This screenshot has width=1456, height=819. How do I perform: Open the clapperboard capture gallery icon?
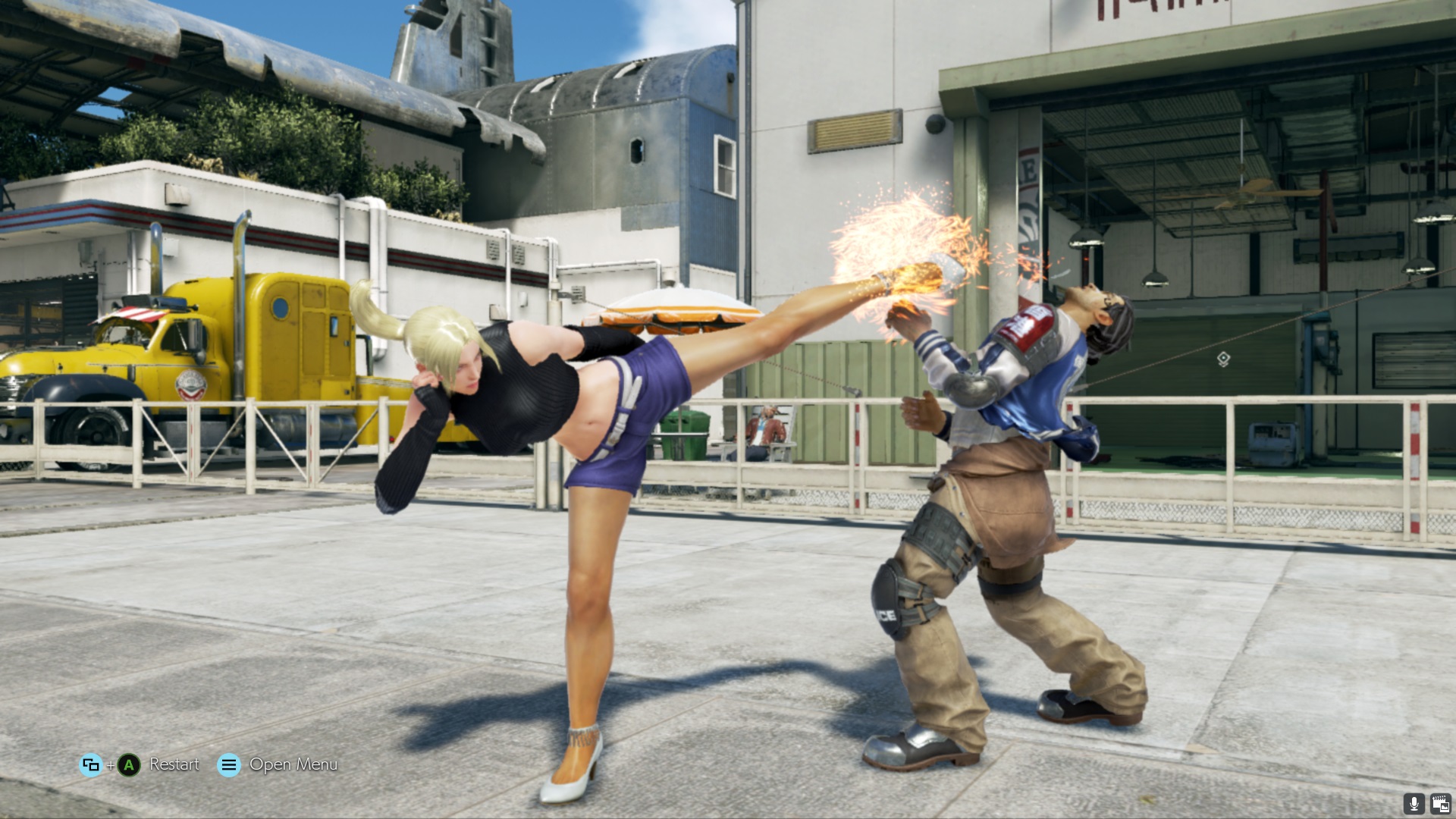coord(1440,804)
